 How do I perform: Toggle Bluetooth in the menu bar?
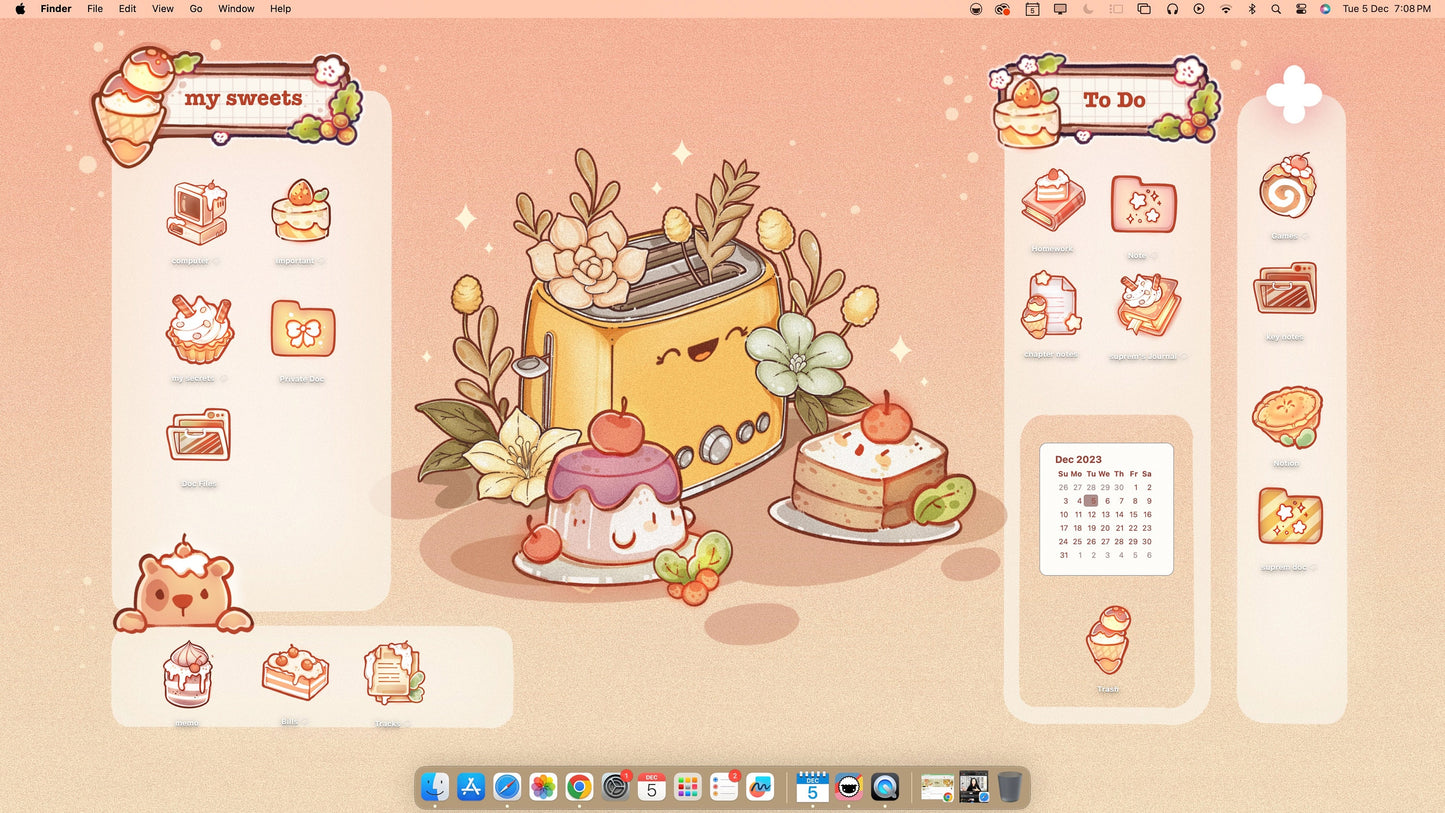point(1252,9)
